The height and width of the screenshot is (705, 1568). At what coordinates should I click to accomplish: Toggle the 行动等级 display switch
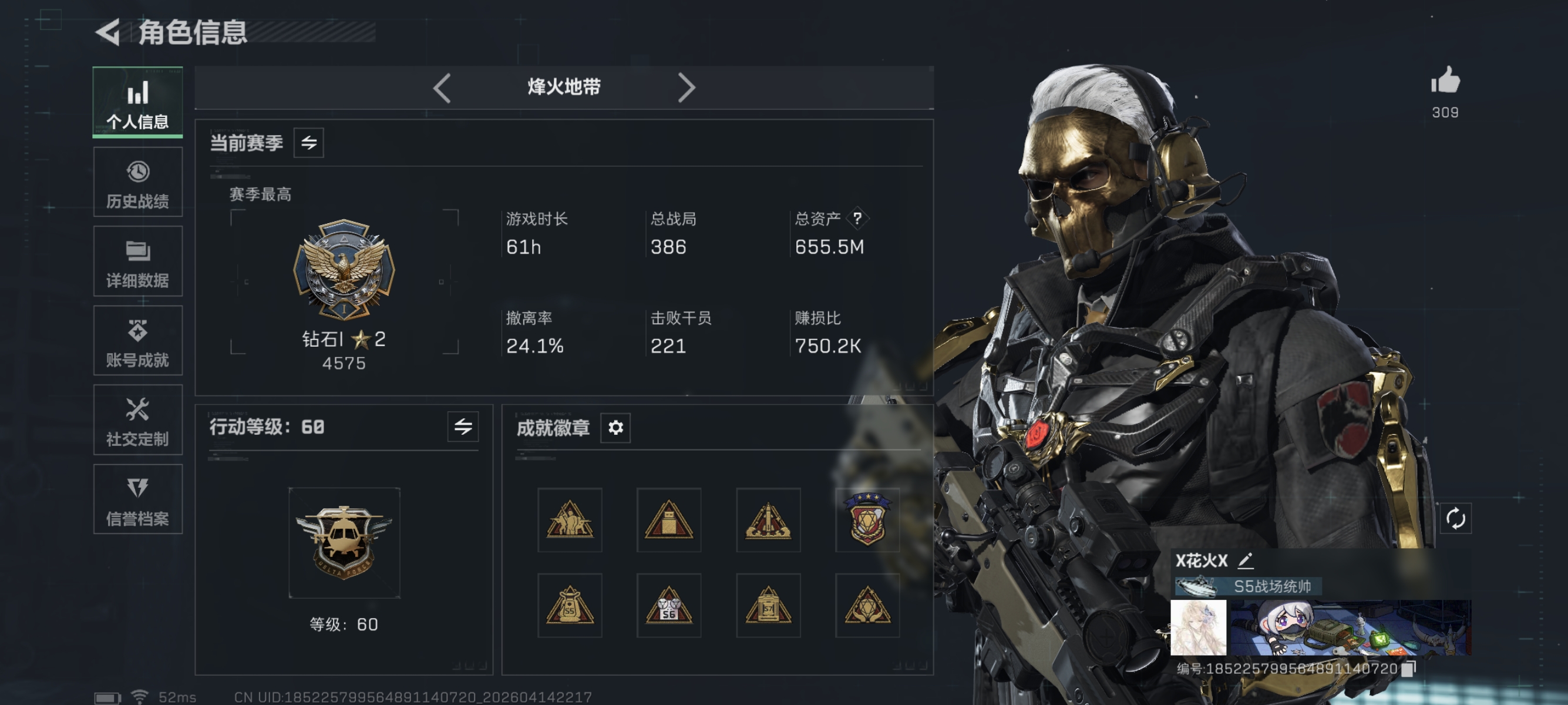463,428
